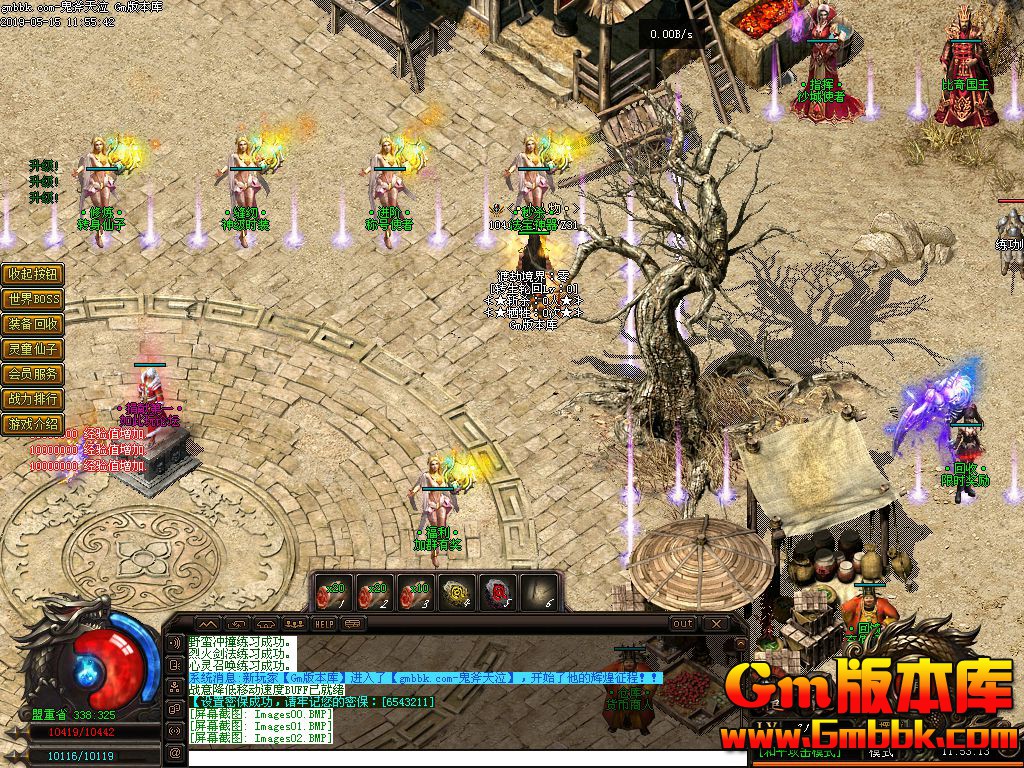
Task: Open the 世界BOSS menu
Action: [x=34, y=299]
